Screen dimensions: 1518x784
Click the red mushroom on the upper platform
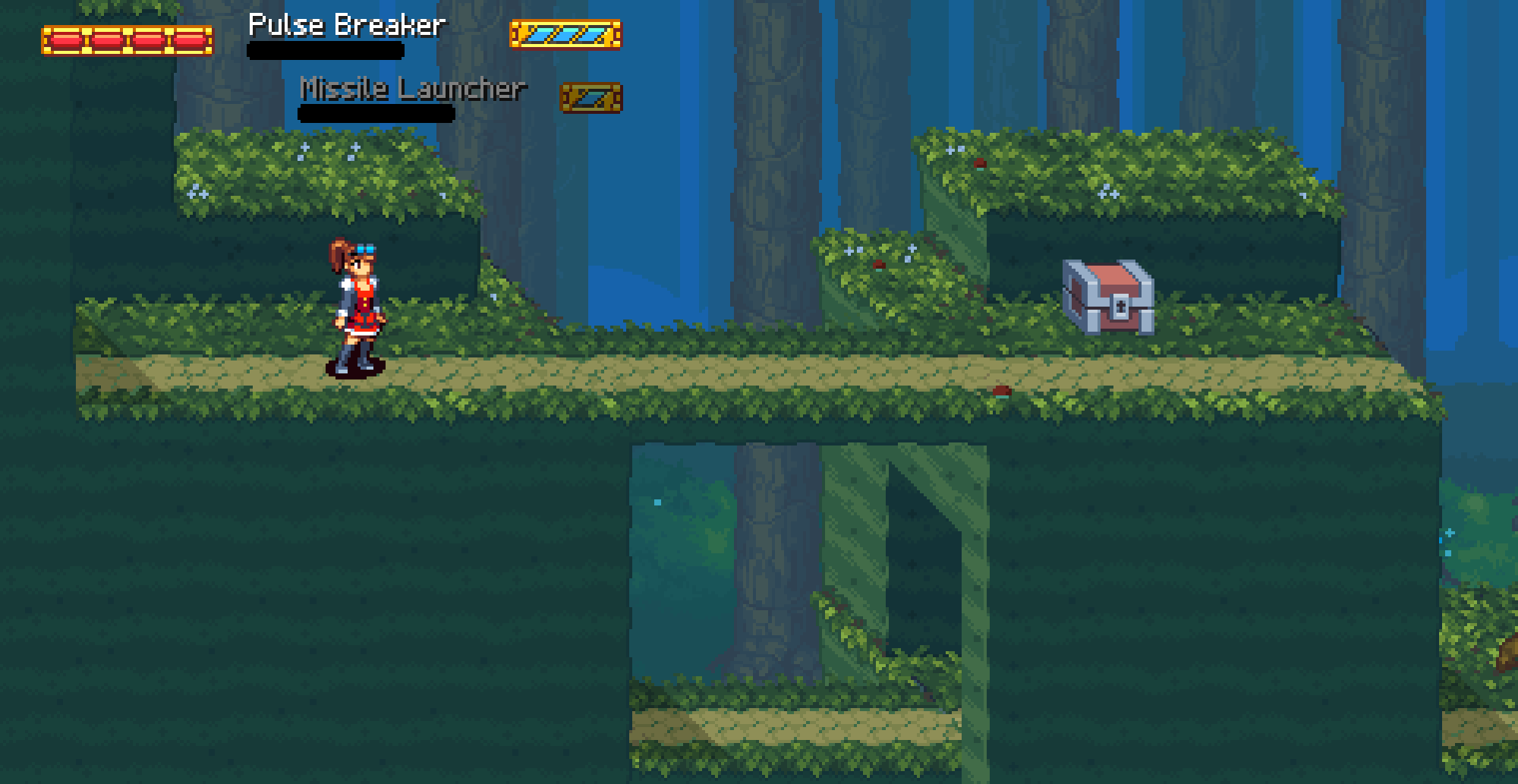(x=981, y=162)
